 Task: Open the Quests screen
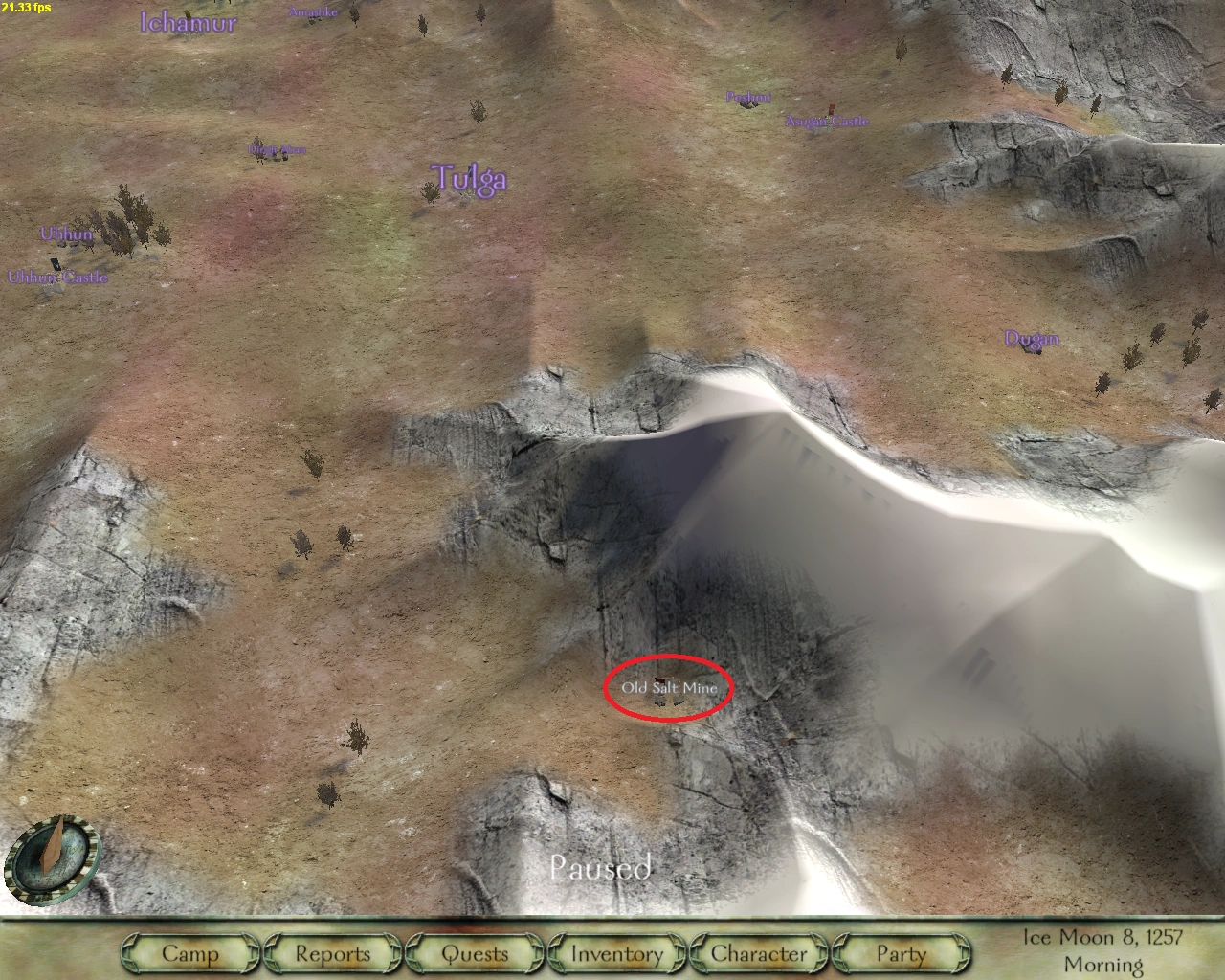tap(474, 954)
